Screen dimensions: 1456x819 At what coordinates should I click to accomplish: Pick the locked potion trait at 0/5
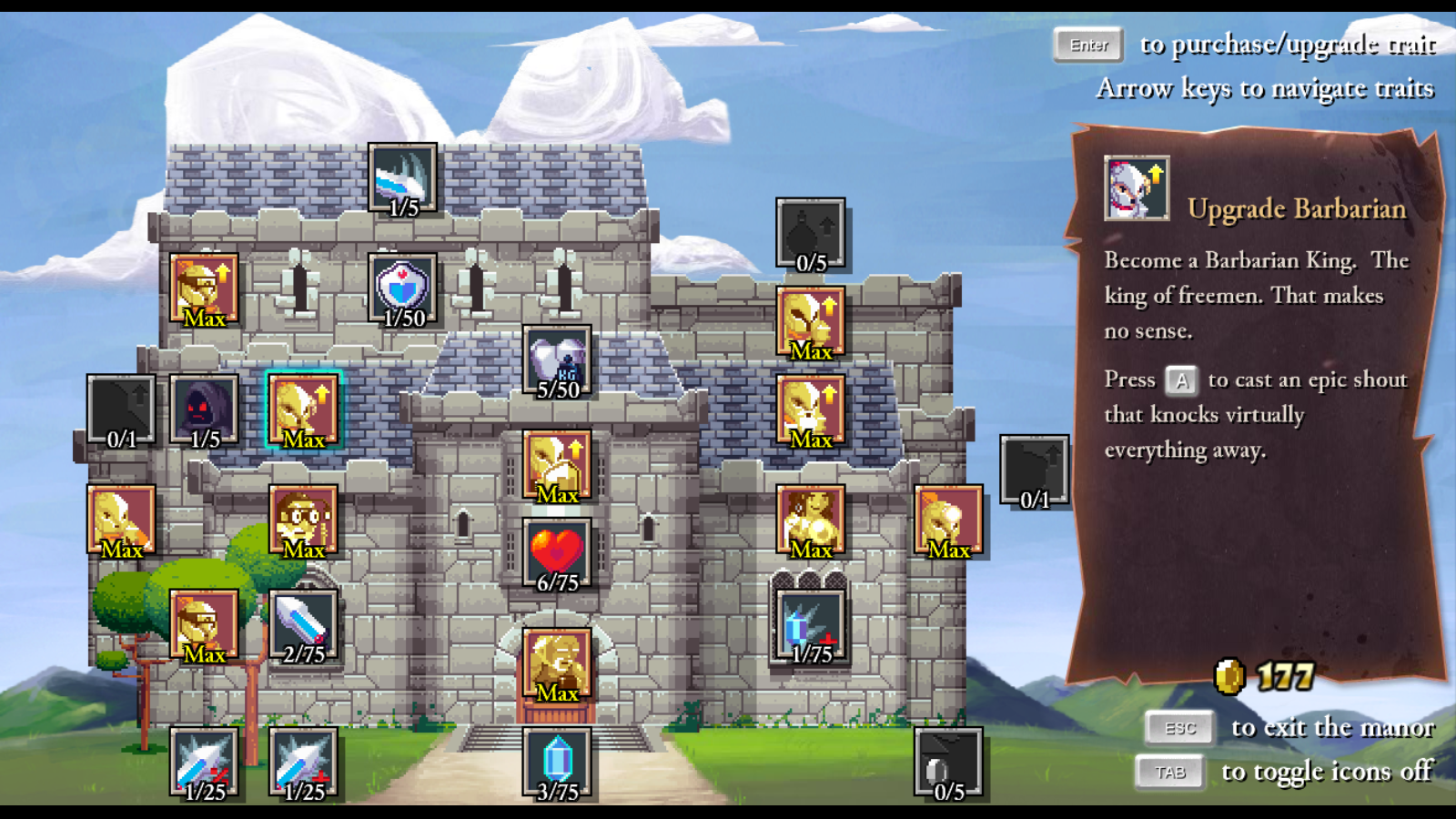(810, 234)
